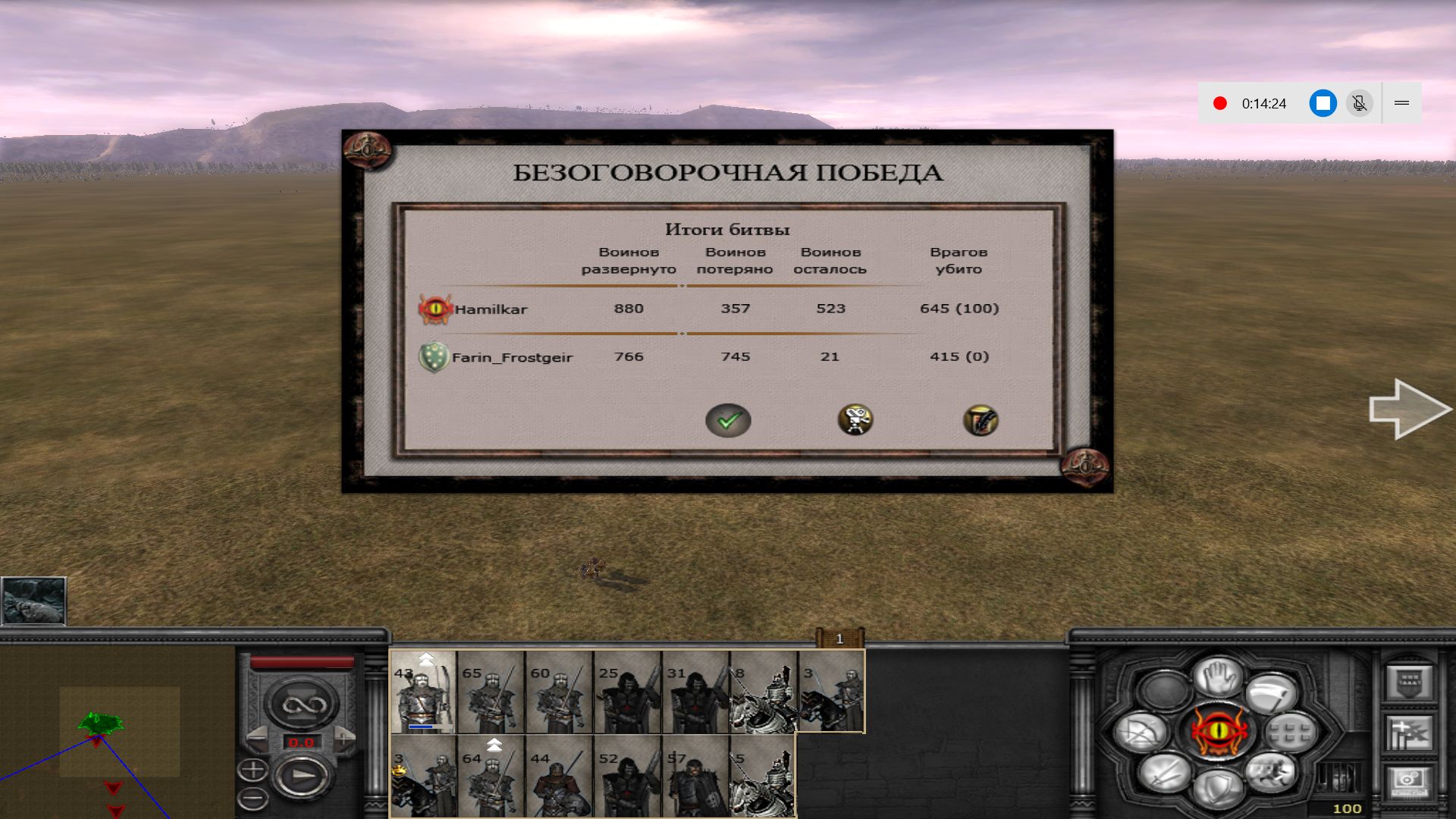Toggle run mode with the running soldier icon
This screenshot has width=1456, height=819.
1269,772
